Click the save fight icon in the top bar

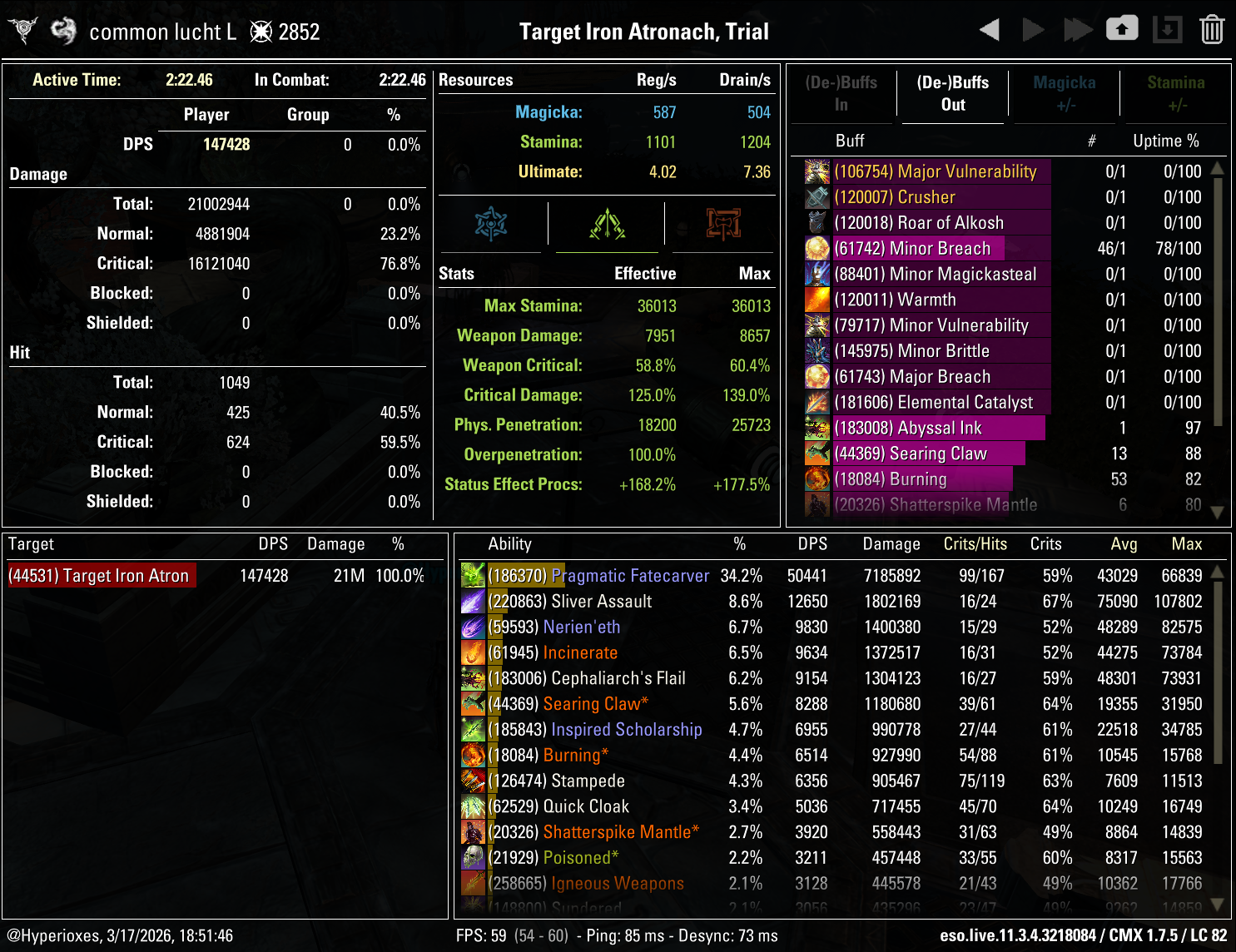(1122, 28)
